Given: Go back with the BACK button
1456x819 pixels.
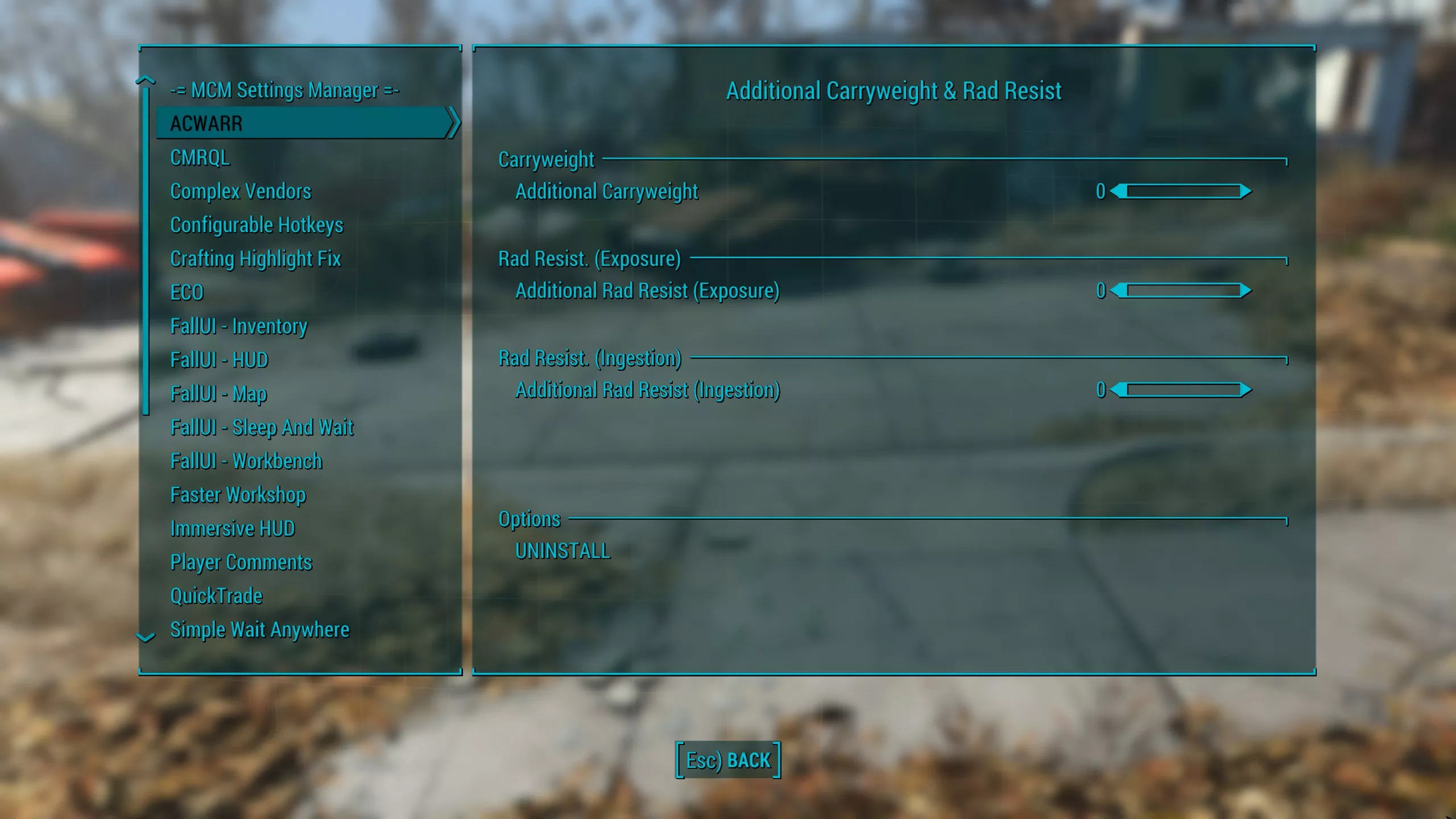Looking at the screenshot, I should coord(728,760).
